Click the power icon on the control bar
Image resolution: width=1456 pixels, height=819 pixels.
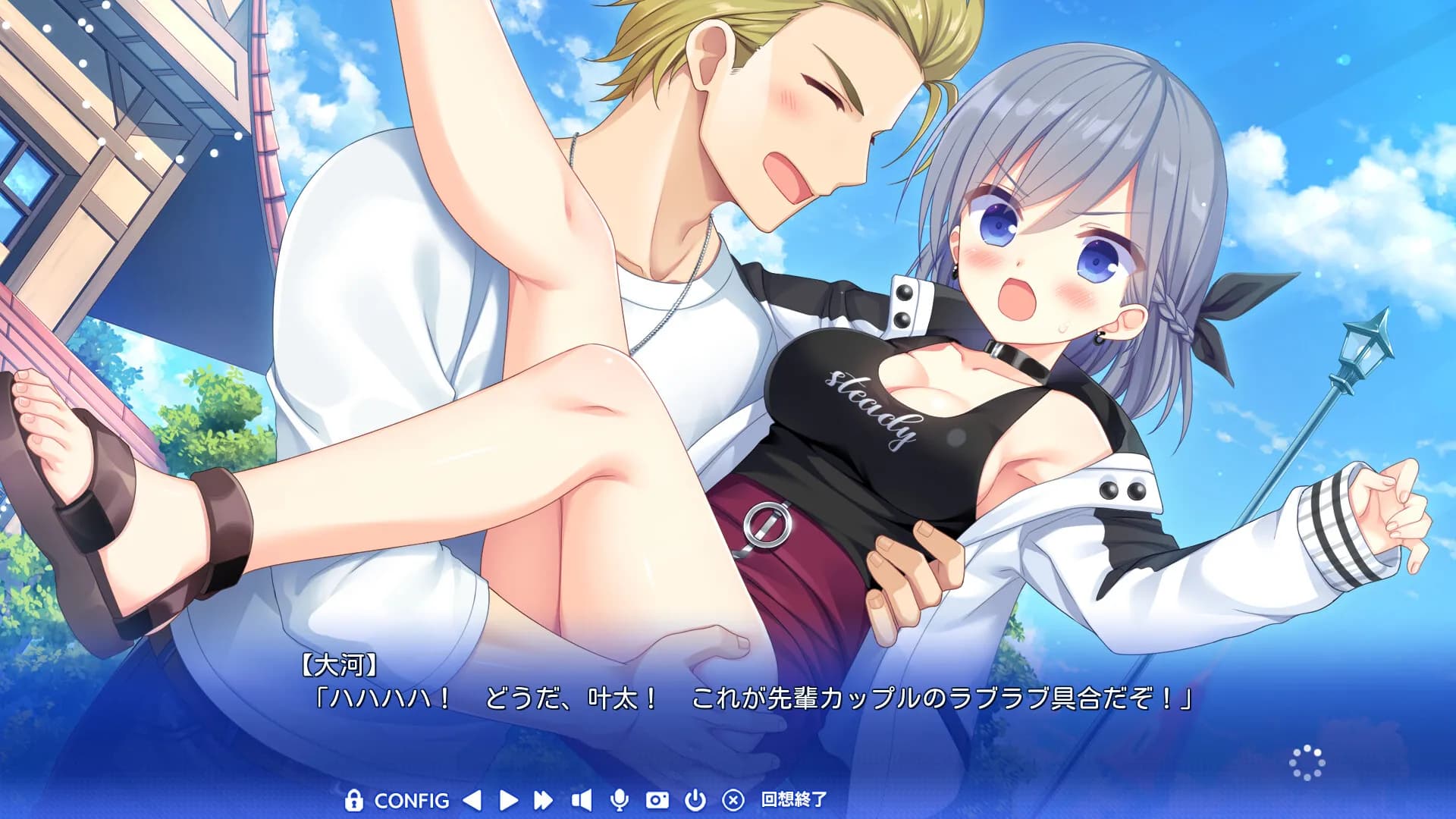(x=695, y=800)
